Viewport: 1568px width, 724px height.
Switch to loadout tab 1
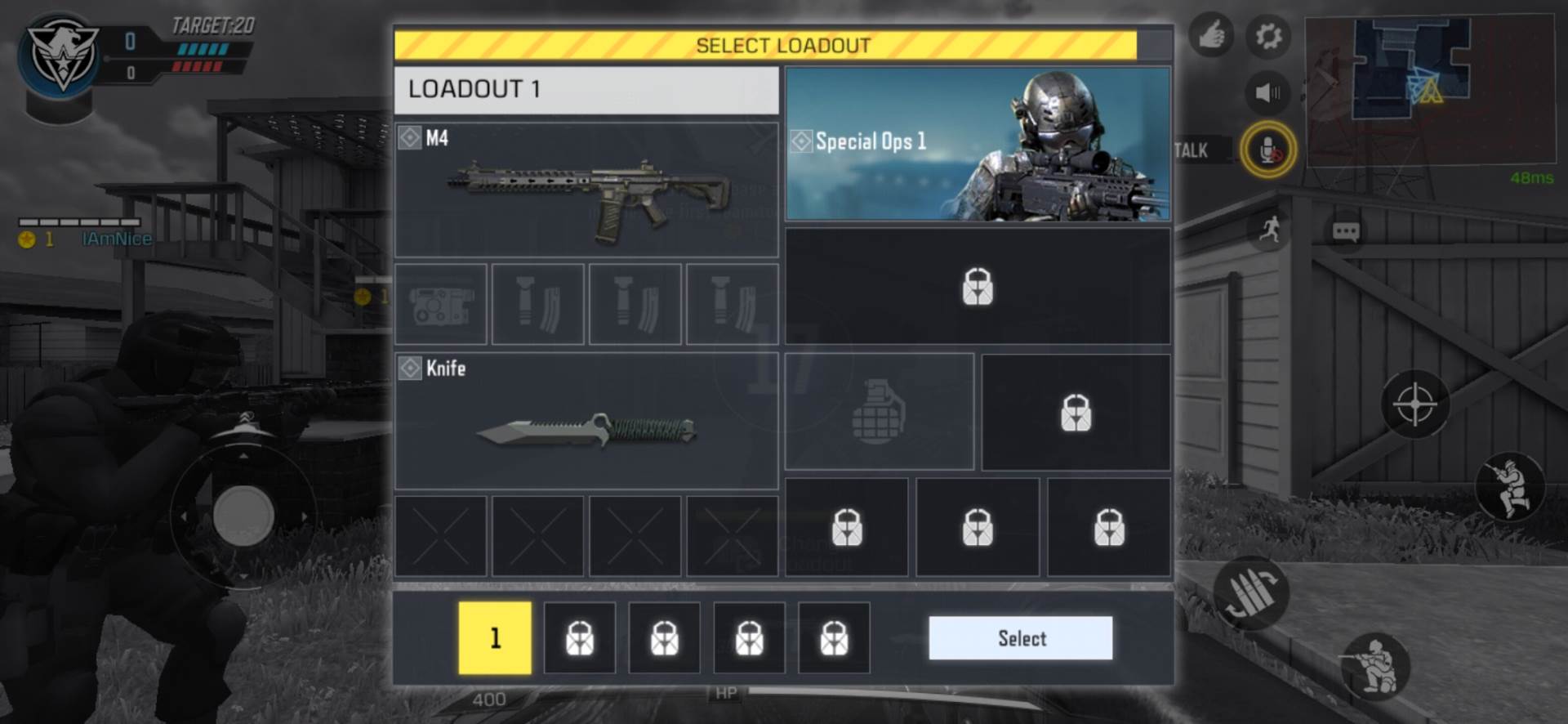[x=494, y=637]
